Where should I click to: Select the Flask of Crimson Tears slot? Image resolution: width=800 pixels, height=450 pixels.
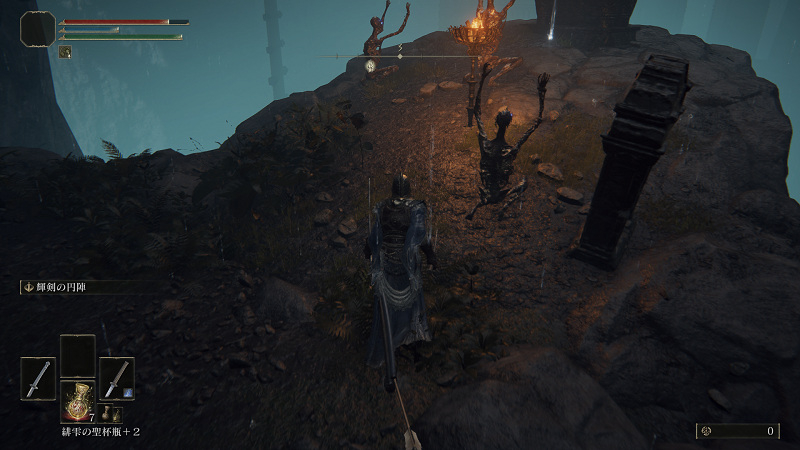[x=77, y=400]
